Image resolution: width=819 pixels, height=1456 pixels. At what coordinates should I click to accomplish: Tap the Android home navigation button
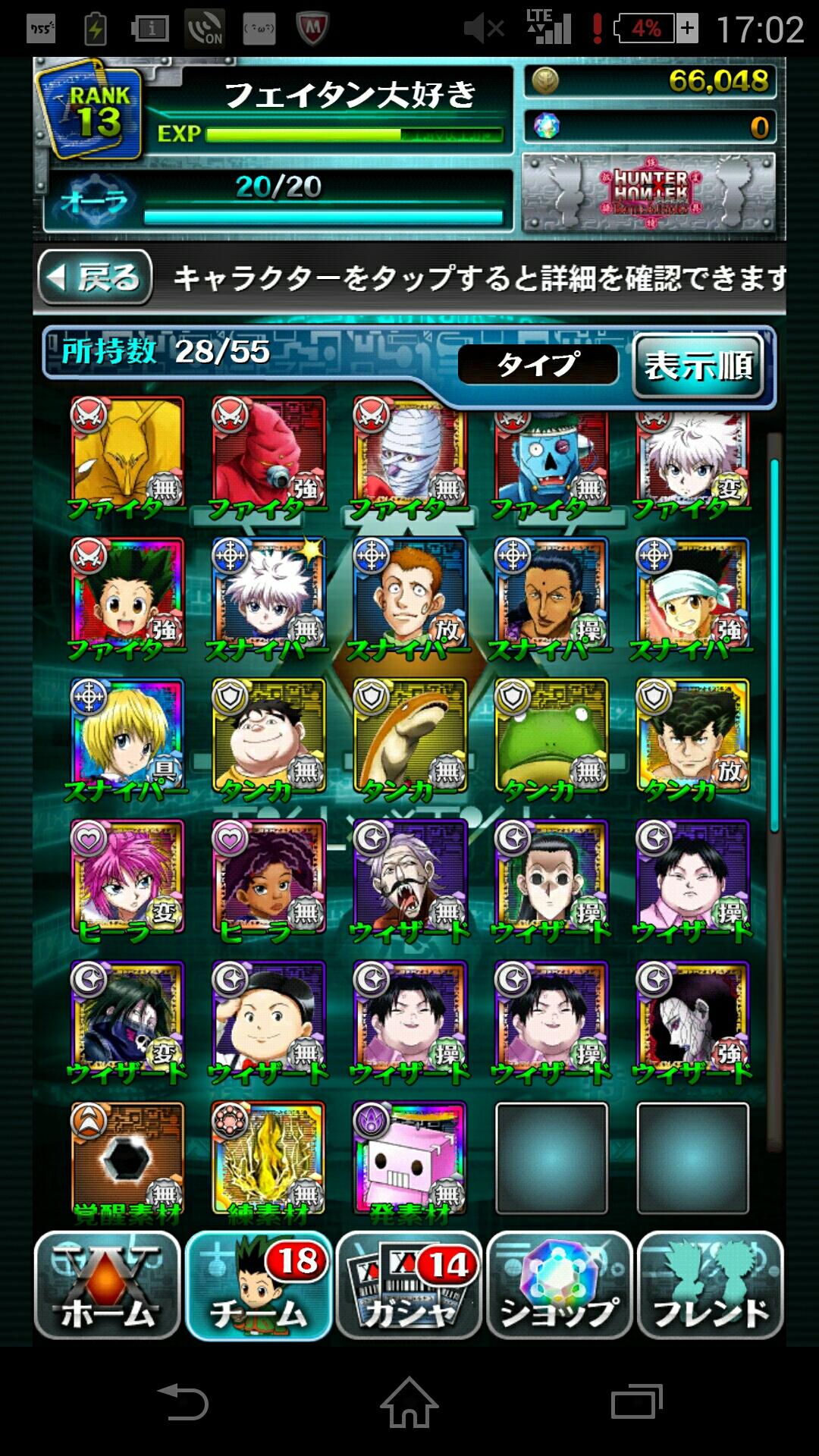pyautogui.click(x=409, y=1401)
